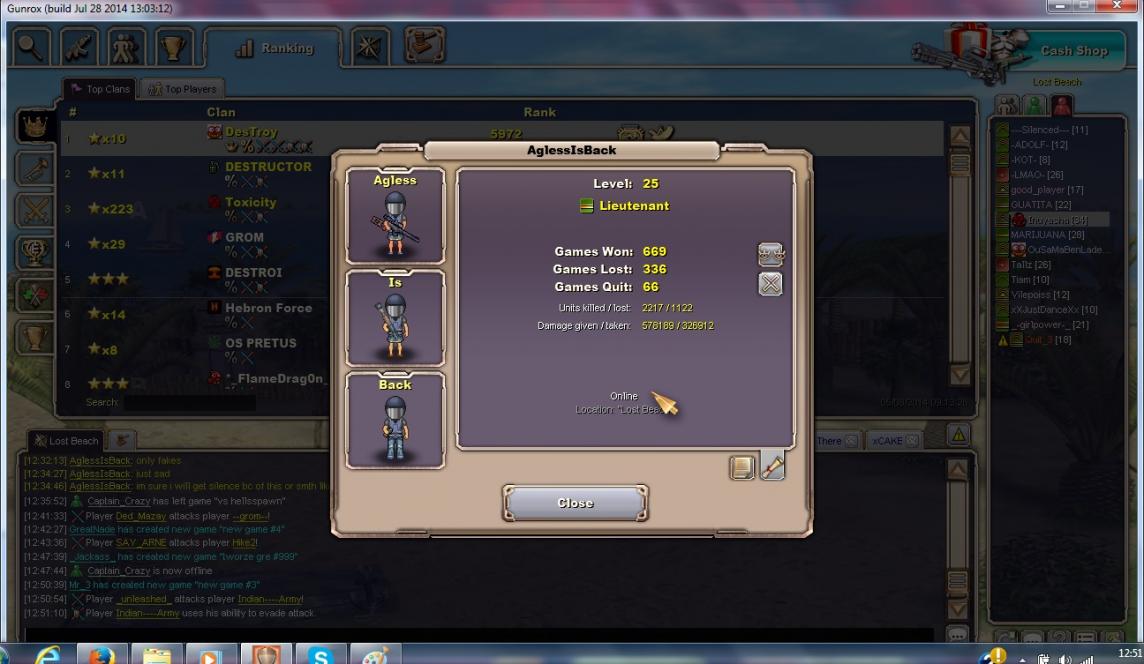Screen dimensions: 1144x664
Task: Click the balance scales icon in profile
Action: [770, 255]
